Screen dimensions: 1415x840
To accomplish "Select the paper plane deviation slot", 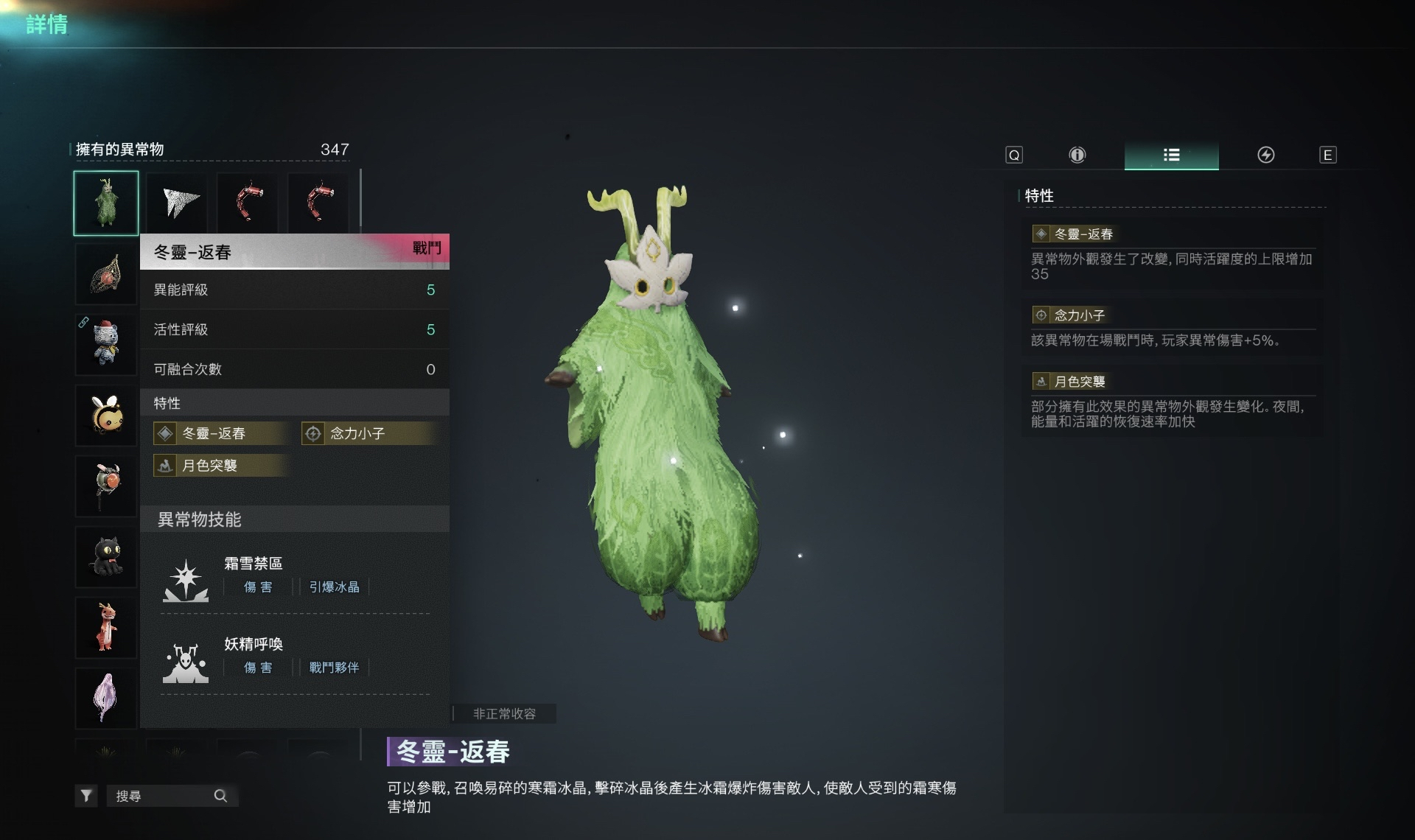I will pos(178,203).
